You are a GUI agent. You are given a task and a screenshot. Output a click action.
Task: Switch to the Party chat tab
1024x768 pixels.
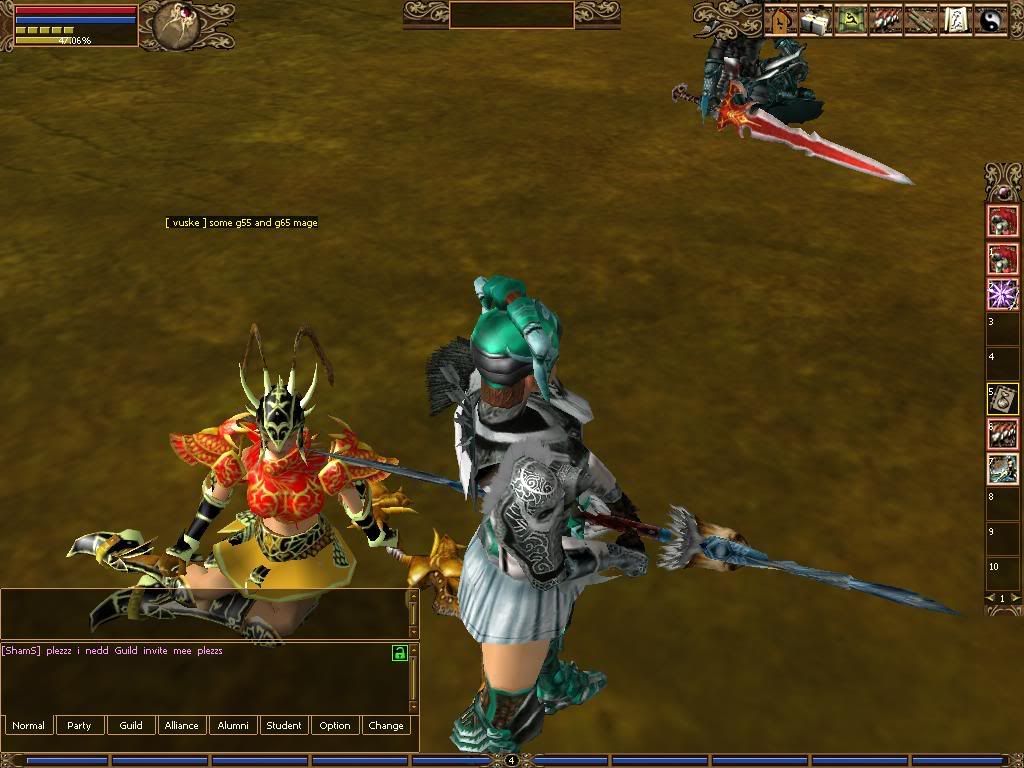pyautogui.click(x=80, y=725)
